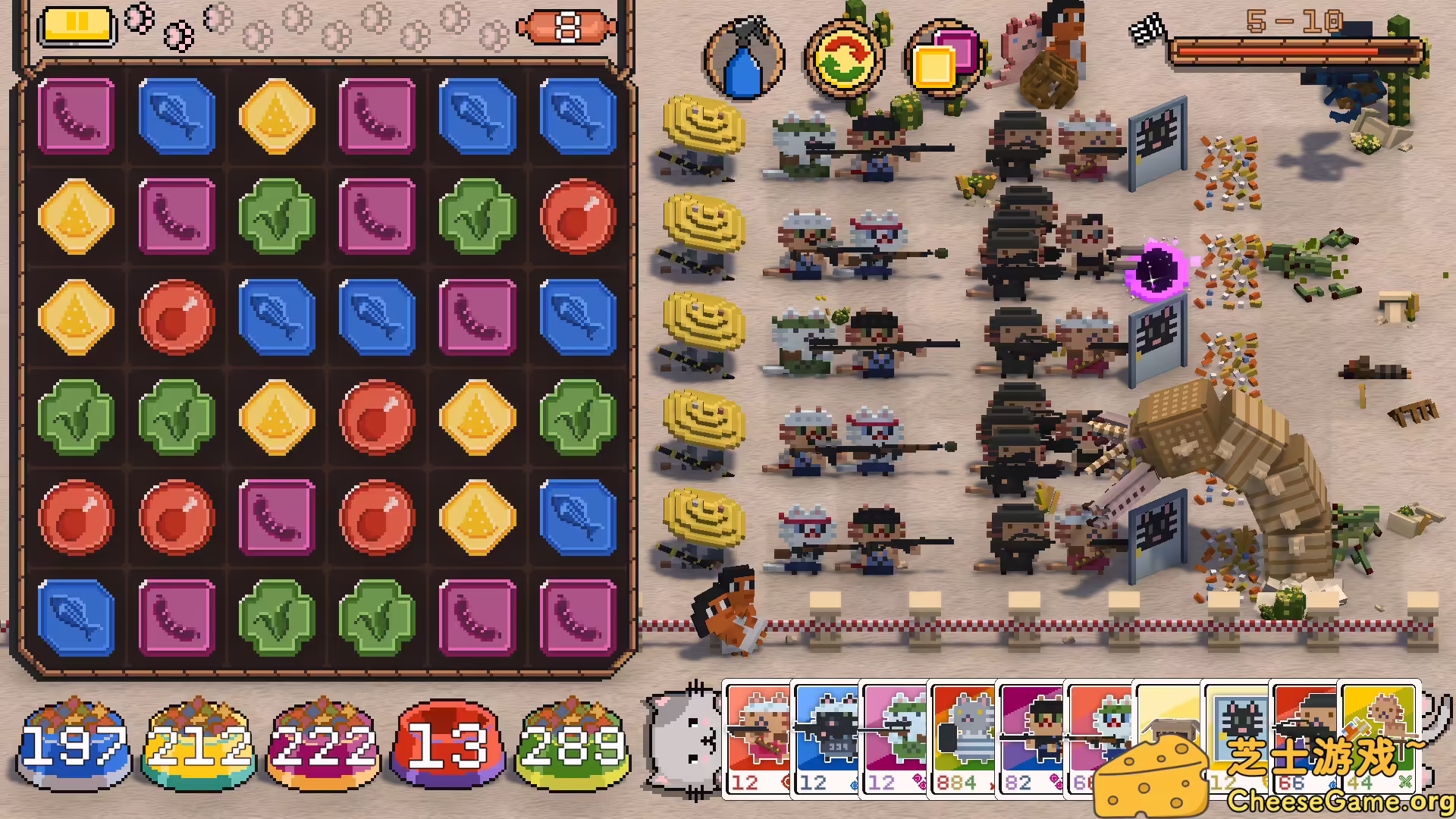Click a blue fish tile in the grid
The width and height of the screenshot is (1456, 819).
[177, 118]
